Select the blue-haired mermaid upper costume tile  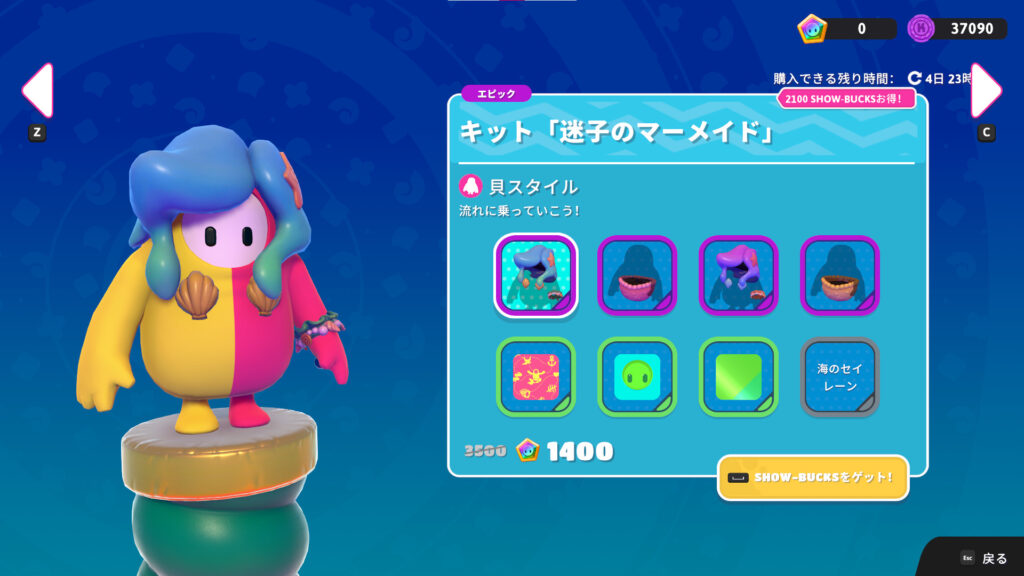click(535, 275)
